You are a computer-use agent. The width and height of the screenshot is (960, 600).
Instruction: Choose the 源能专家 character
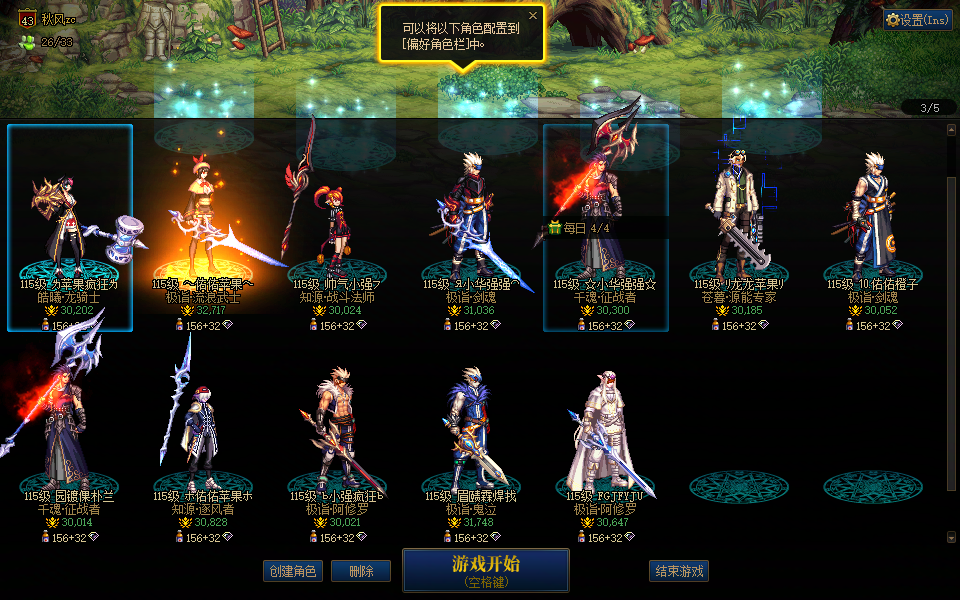pyautogui.click(x=739, y=230)
